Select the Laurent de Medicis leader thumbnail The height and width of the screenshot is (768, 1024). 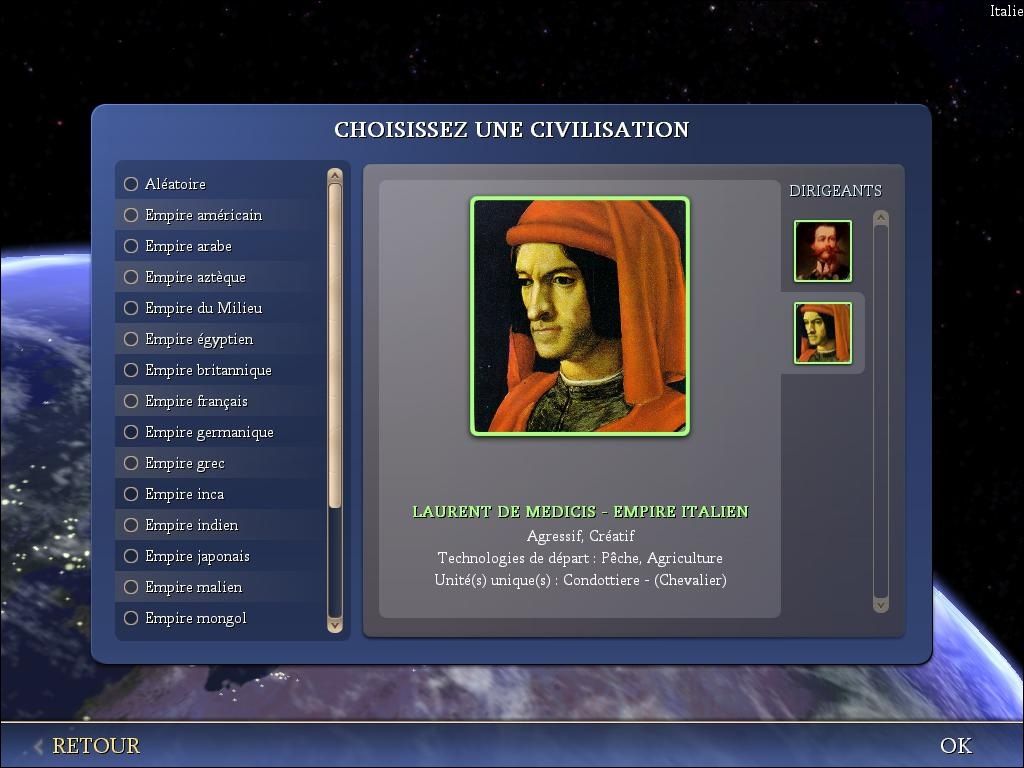click(x=822, y=333)
